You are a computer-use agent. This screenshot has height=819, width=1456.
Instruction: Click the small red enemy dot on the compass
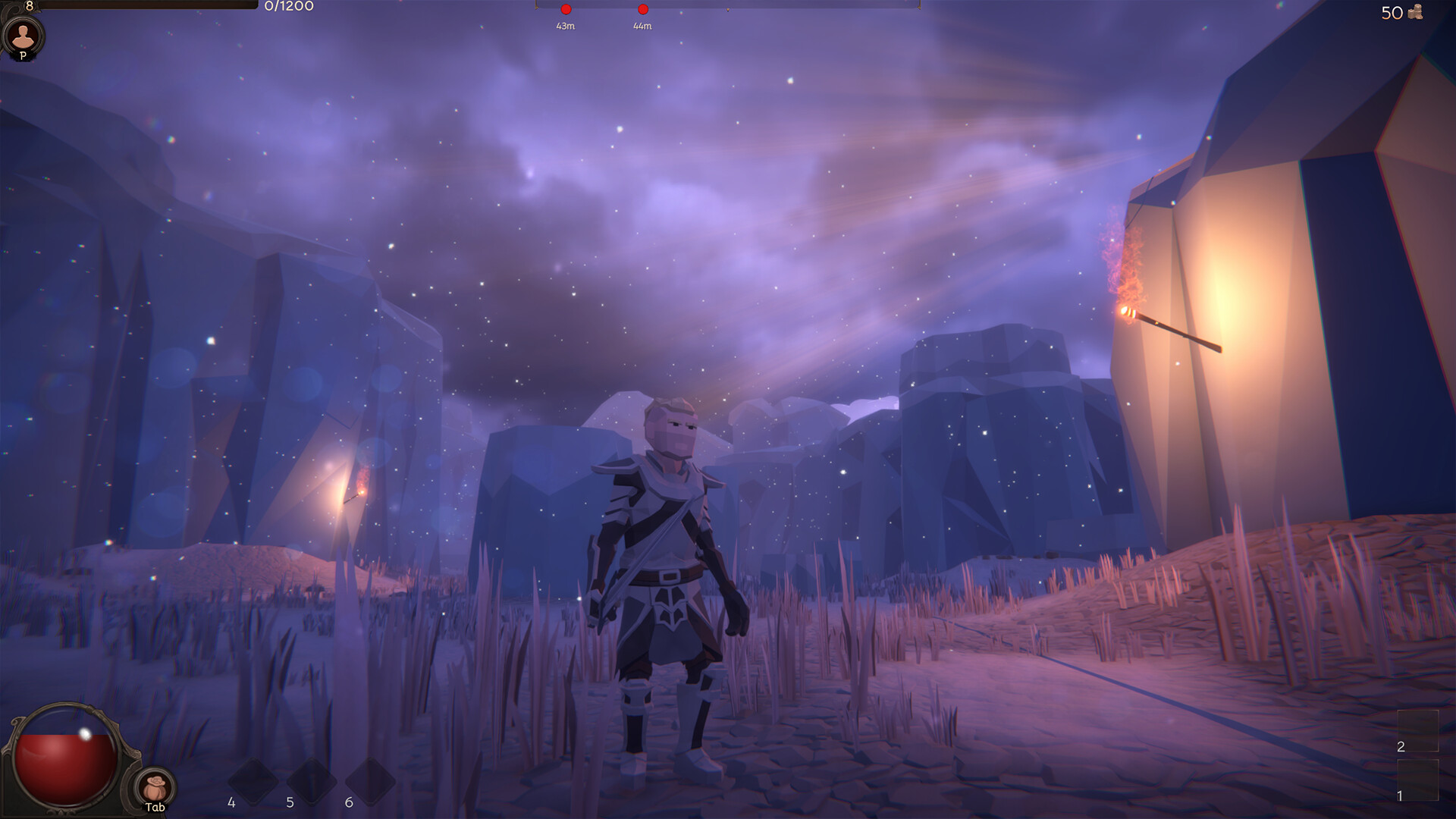point(566,9)
